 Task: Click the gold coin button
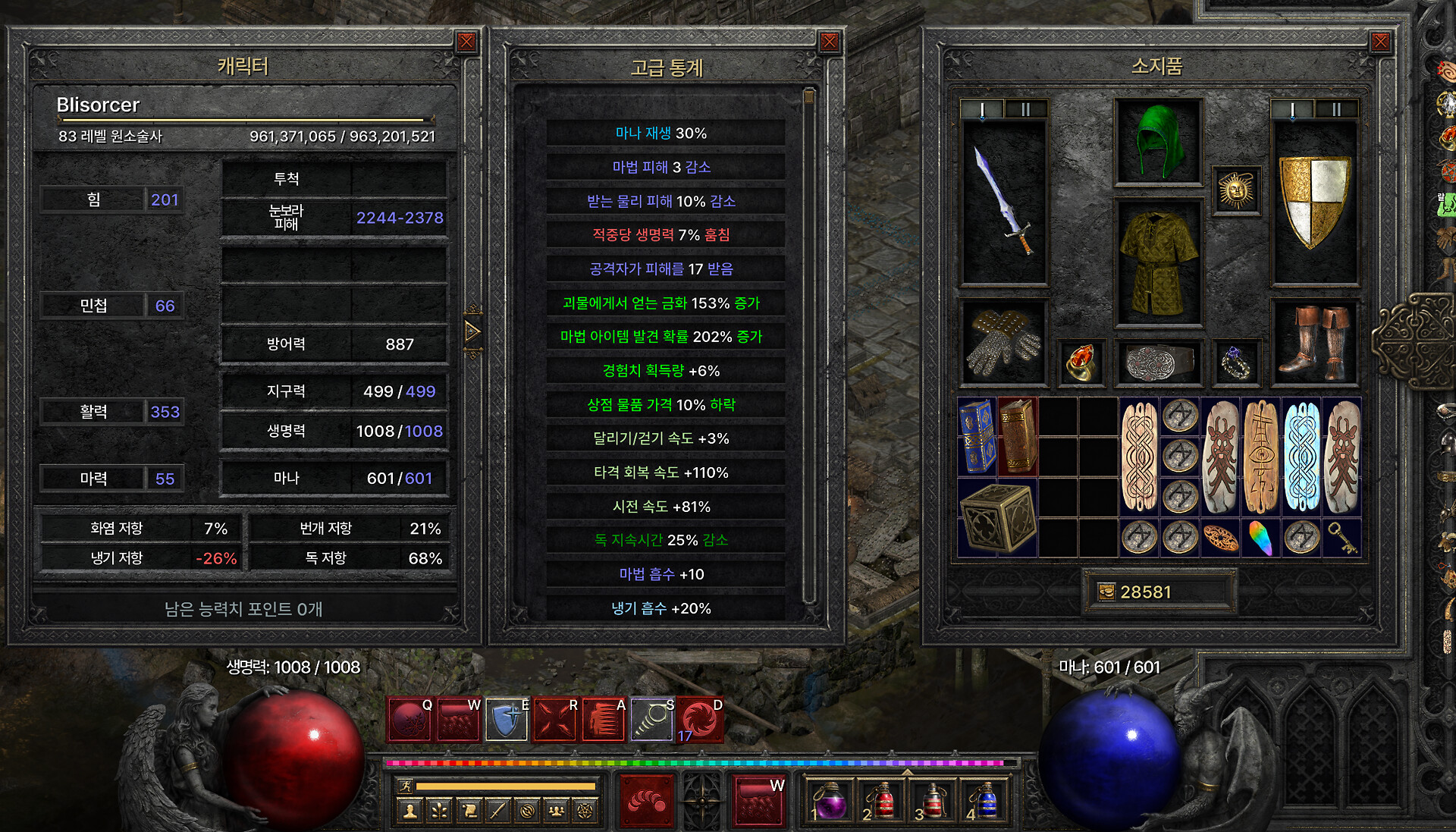[x=1107, y=592]
